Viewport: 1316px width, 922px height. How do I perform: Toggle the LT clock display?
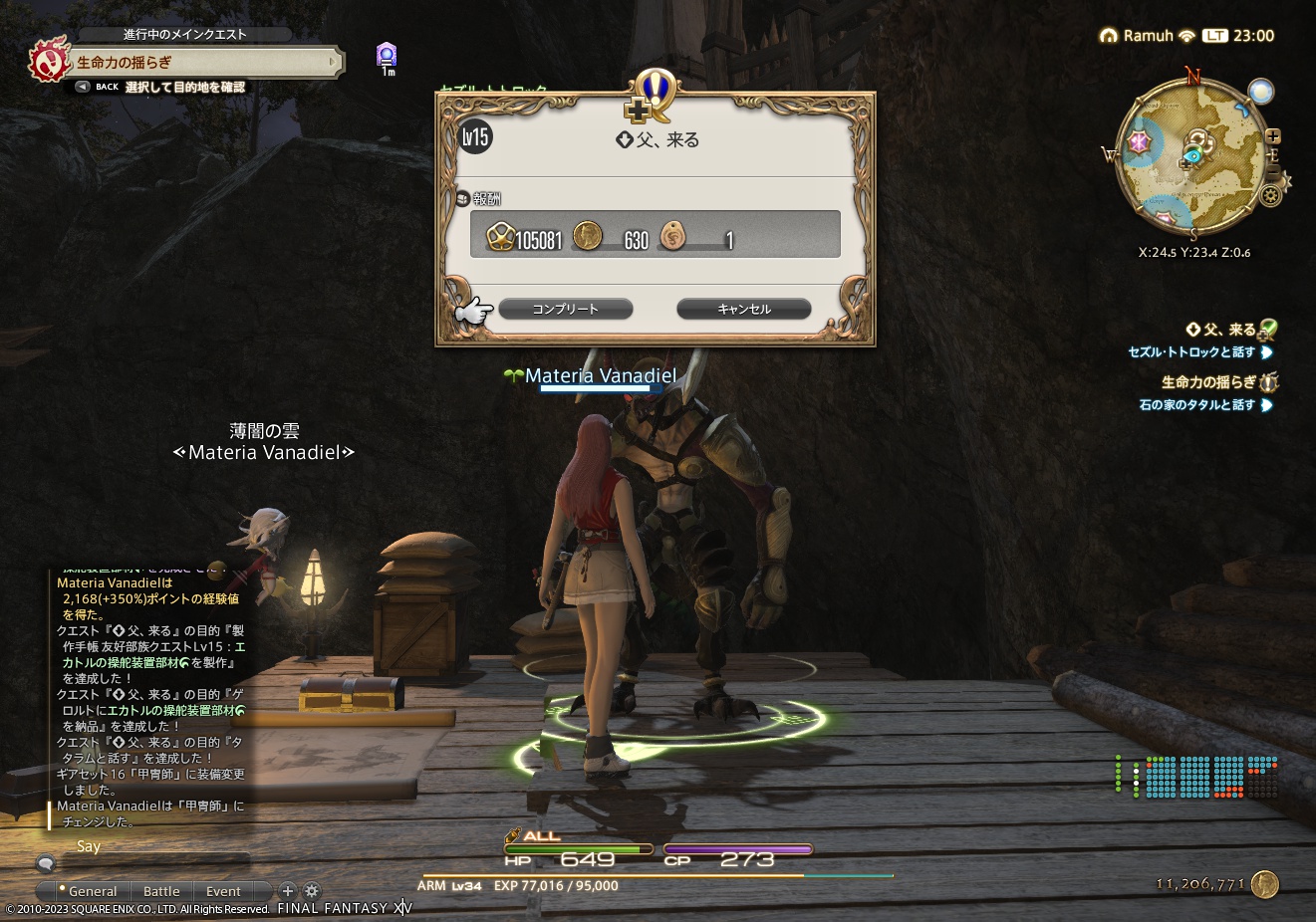pos(1216,35)
